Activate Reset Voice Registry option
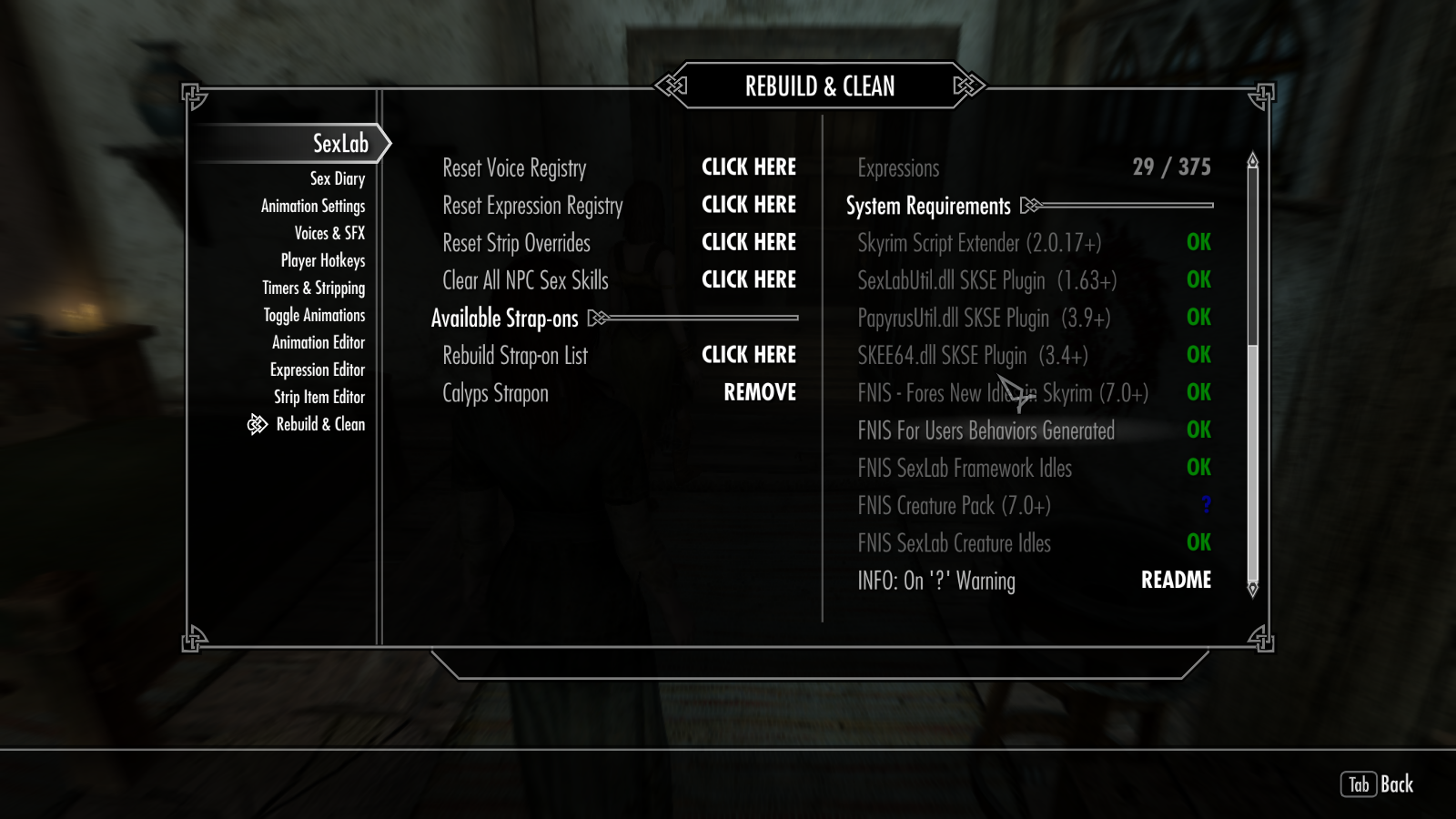 tap(748, 167)
